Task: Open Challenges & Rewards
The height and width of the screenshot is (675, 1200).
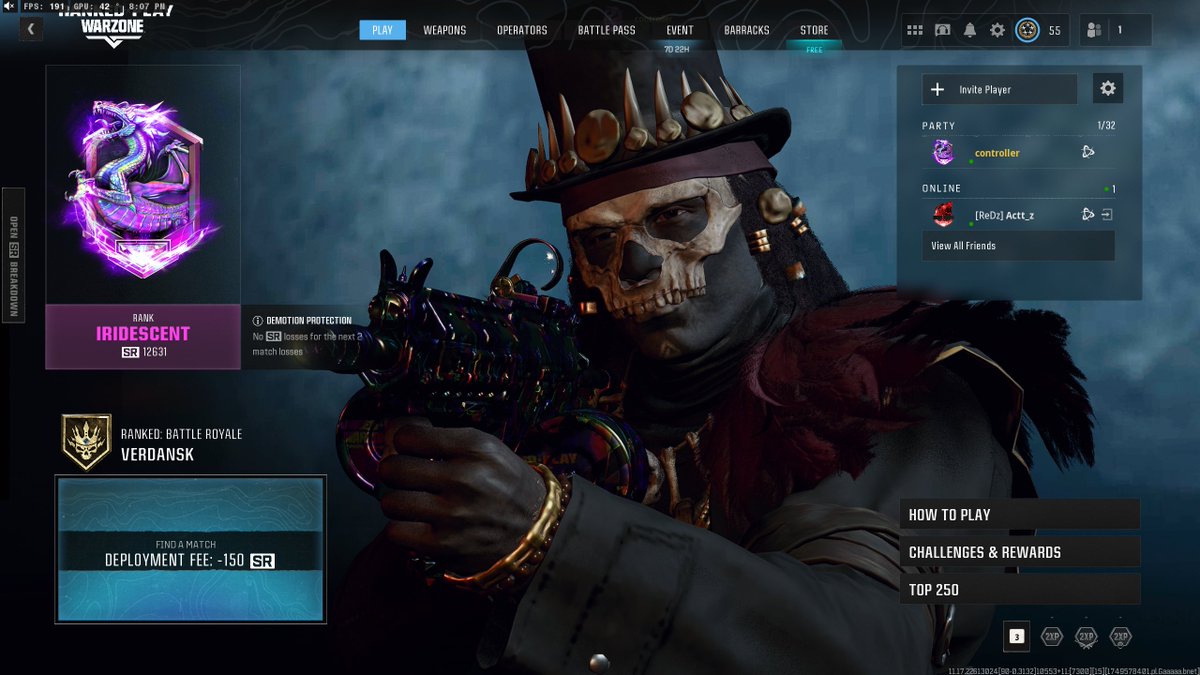Action: [x=1019, y=552]
